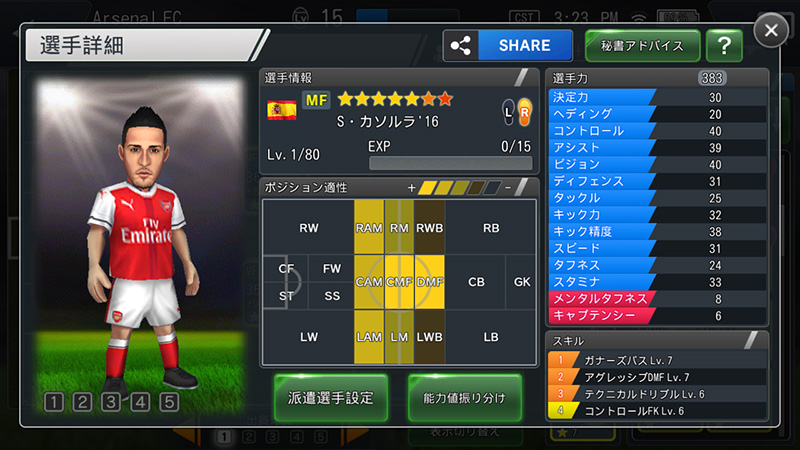Select numbered slot 3 under player
800x450 pixels.
tap(112, 403)
